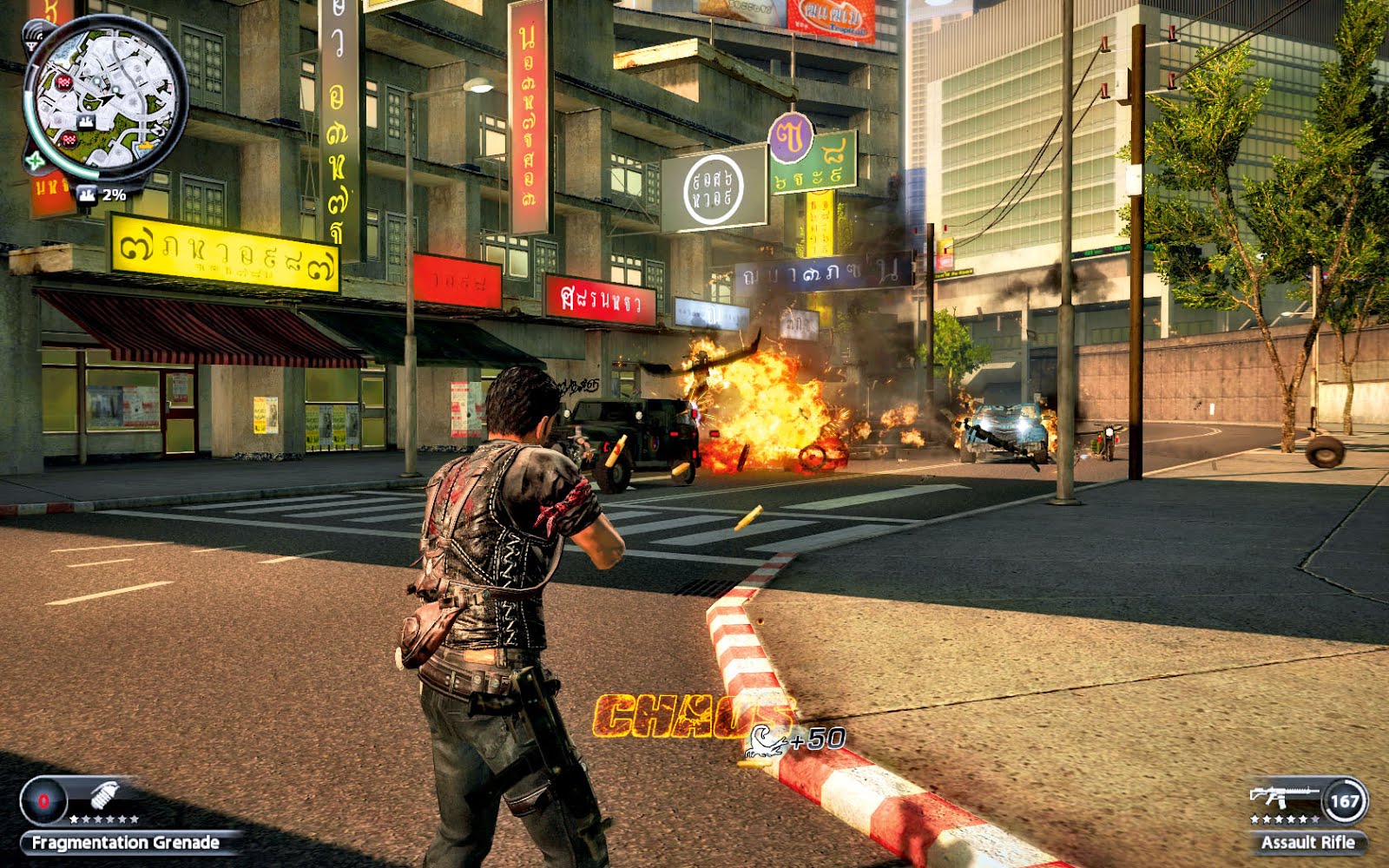The image size is (1389, 868).
Task: Click the settlement icon in the minimap center
Action: coord(86,122)
